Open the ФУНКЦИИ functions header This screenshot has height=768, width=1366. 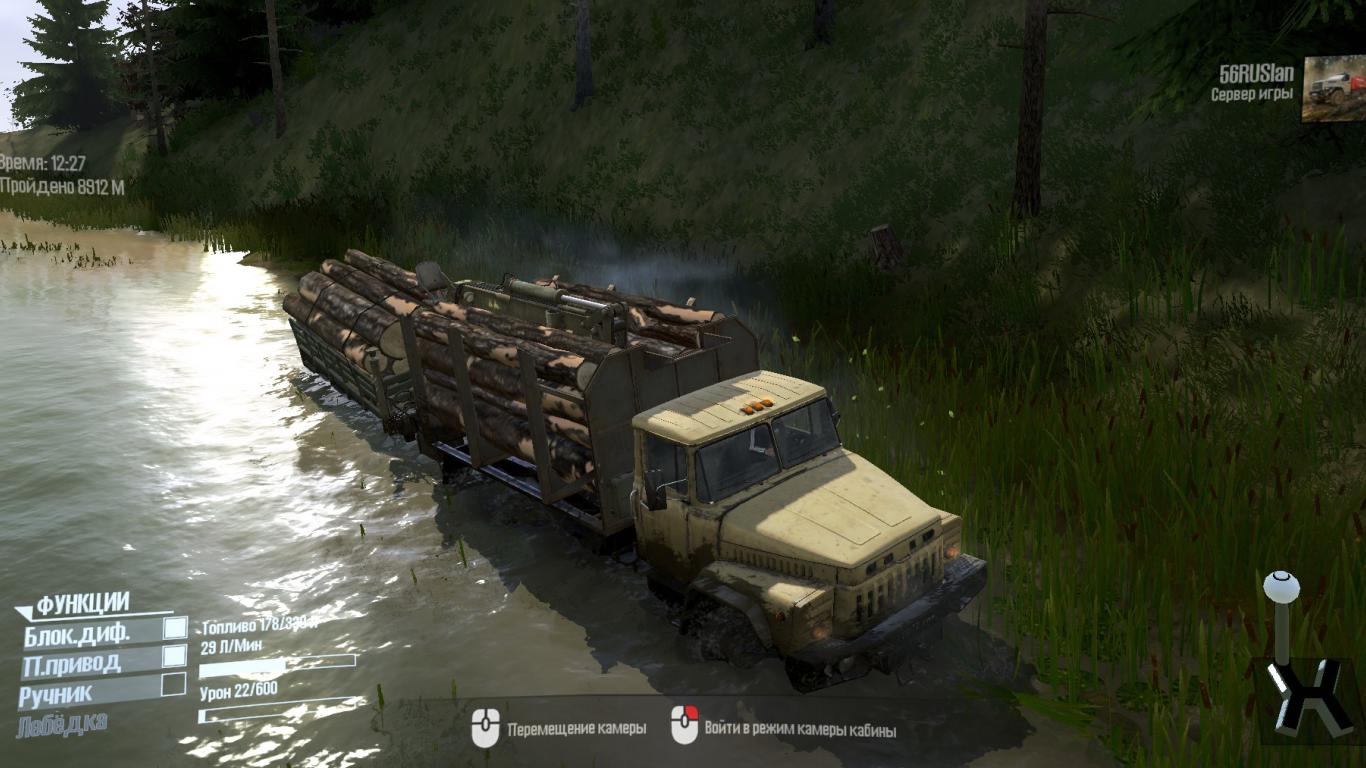(83, 603)
